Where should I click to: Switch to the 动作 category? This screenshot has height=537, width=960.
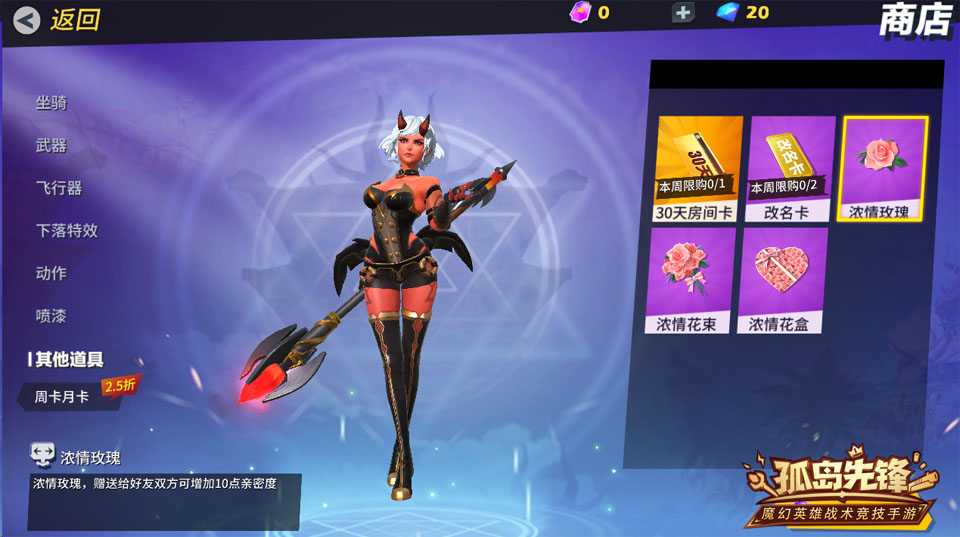tap(52, 273)
